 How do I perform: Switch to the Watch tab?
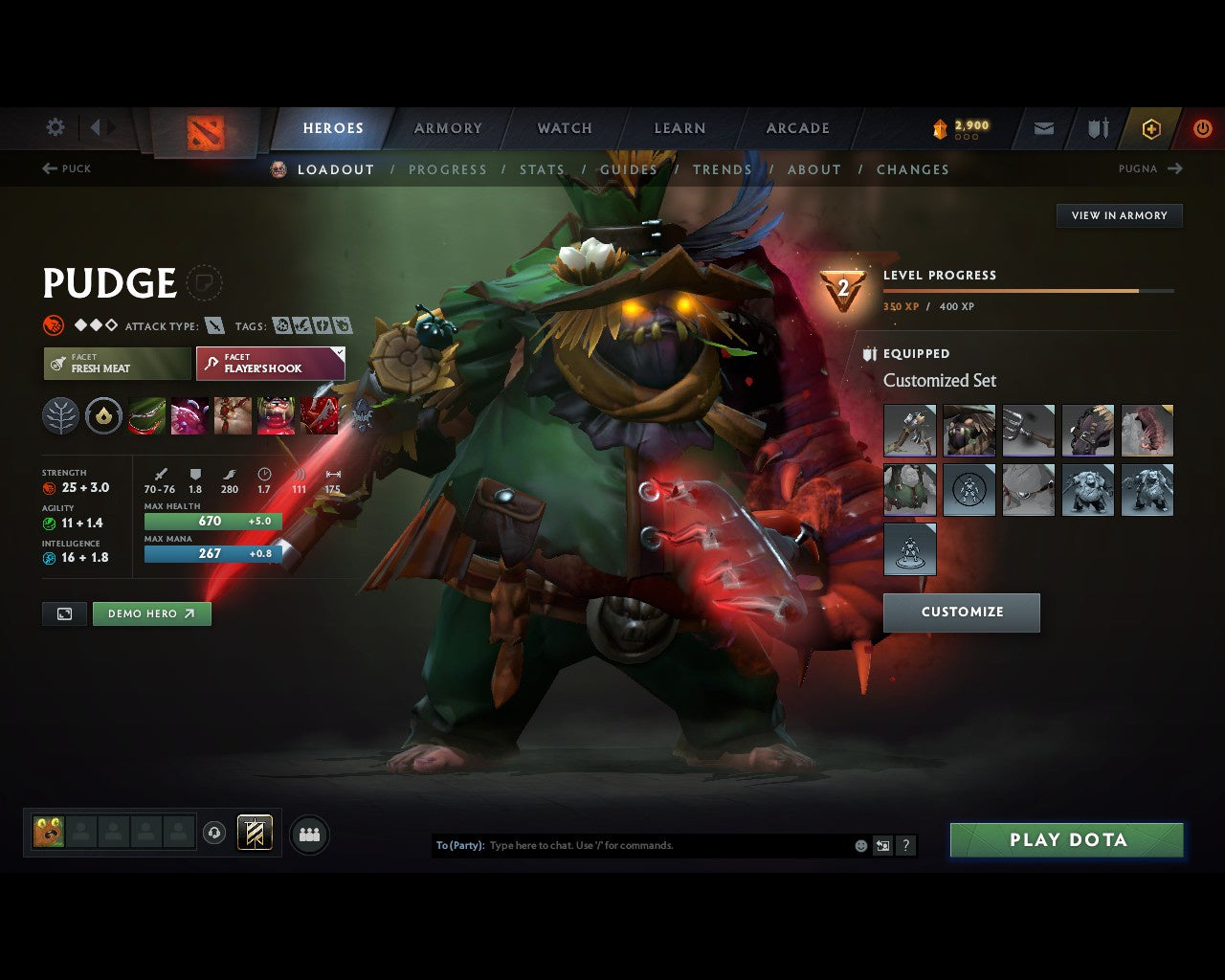(565, 128)
